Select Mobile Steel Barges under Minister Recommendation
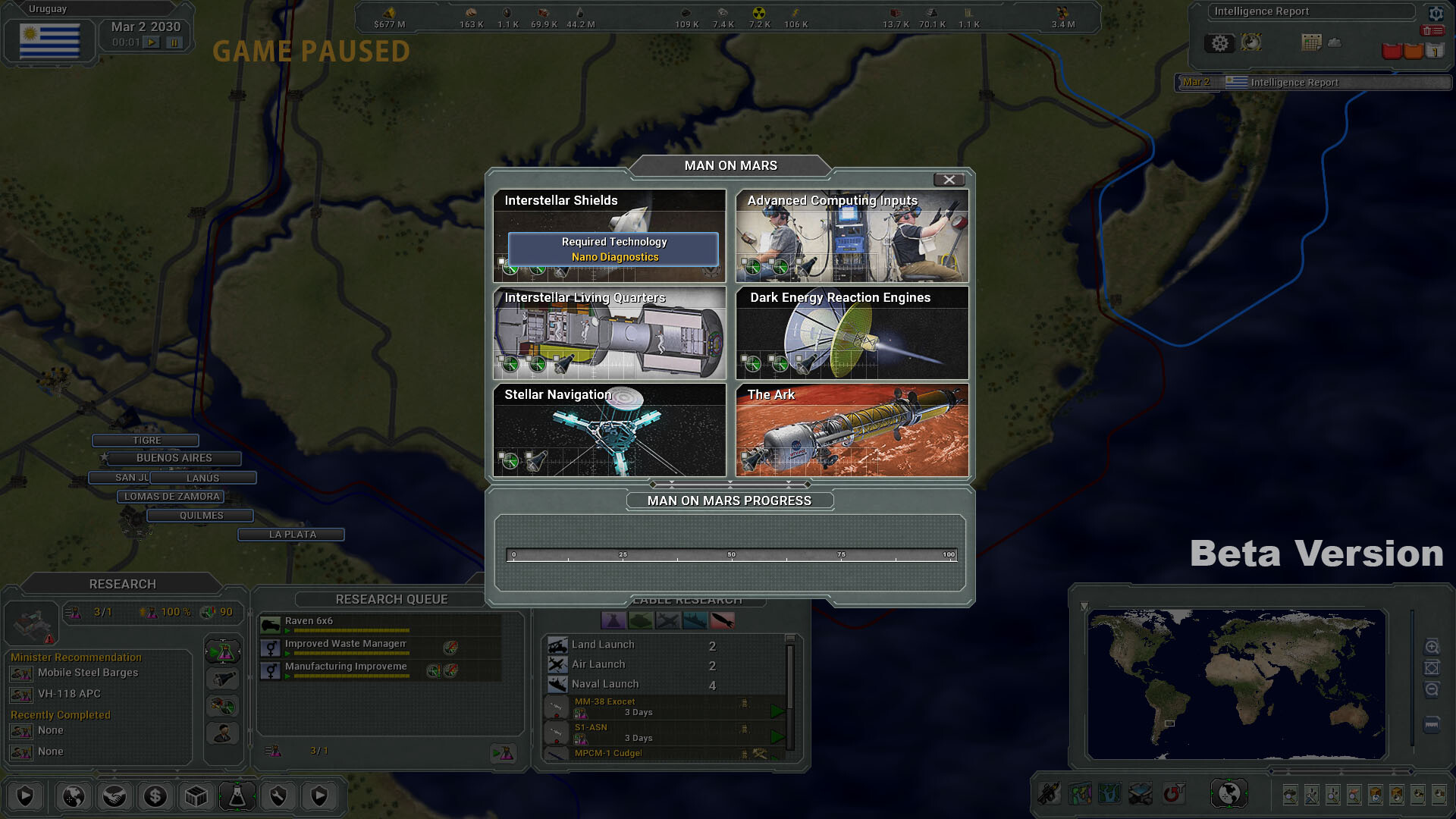This screenshot has width=1456, height=819. 87,673
